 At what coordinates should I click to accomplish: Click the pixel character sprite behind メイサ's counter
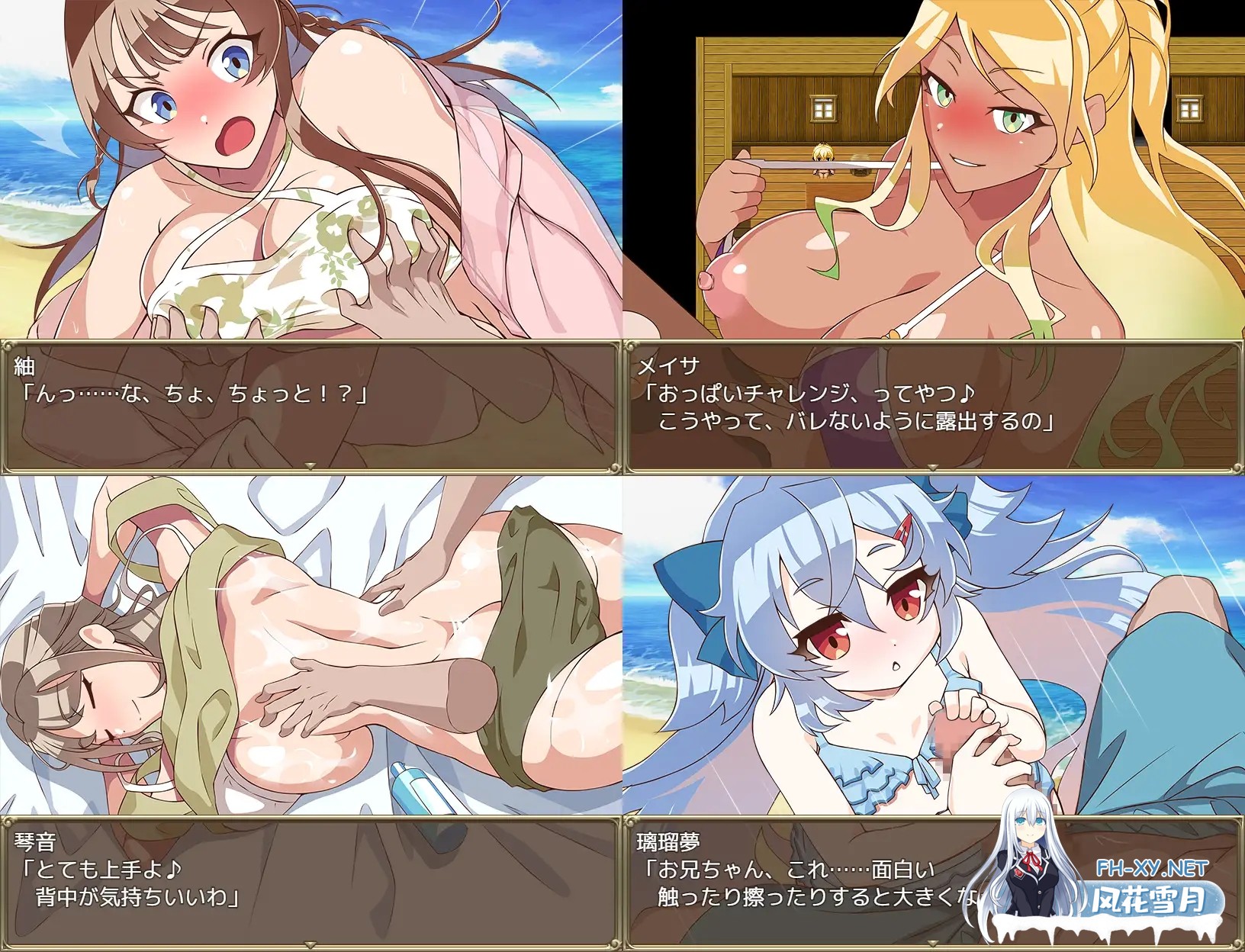pos(823,160)
